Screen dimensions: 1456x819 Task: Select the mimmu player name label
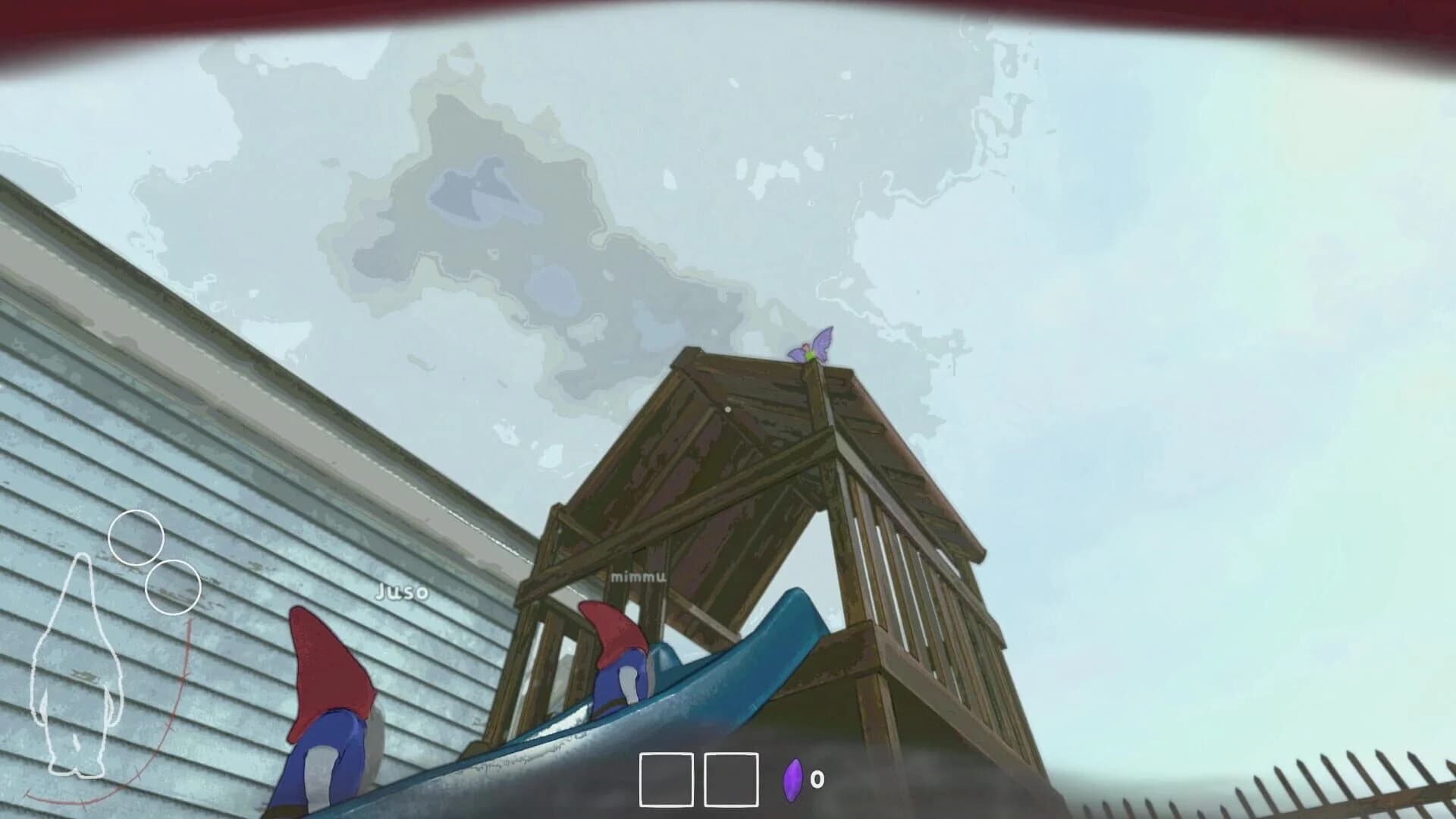637,576
